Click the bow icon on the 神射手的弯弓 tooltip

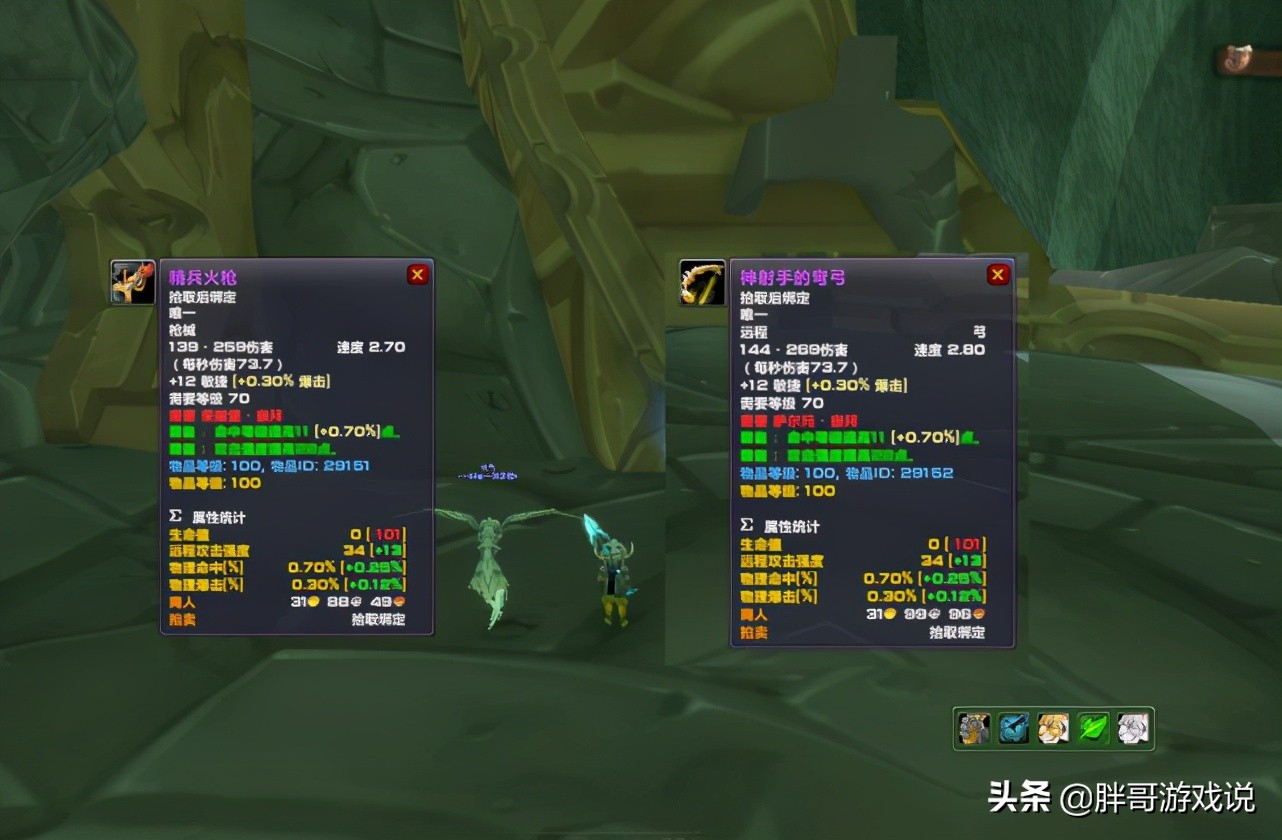[703, 283]
